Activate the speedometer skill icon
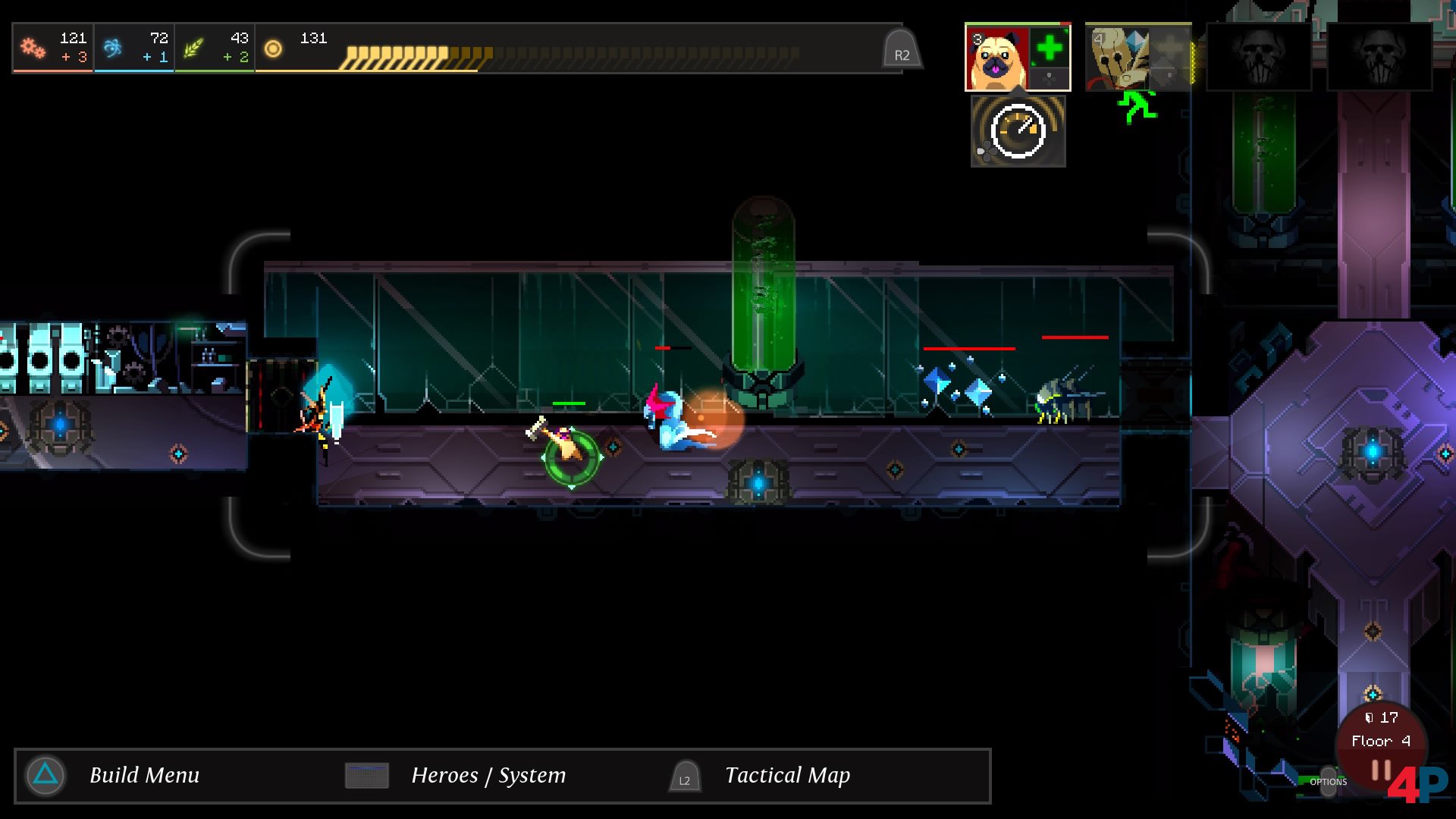The height and width of the screenshot is (819, 1456). (1018, 131)
